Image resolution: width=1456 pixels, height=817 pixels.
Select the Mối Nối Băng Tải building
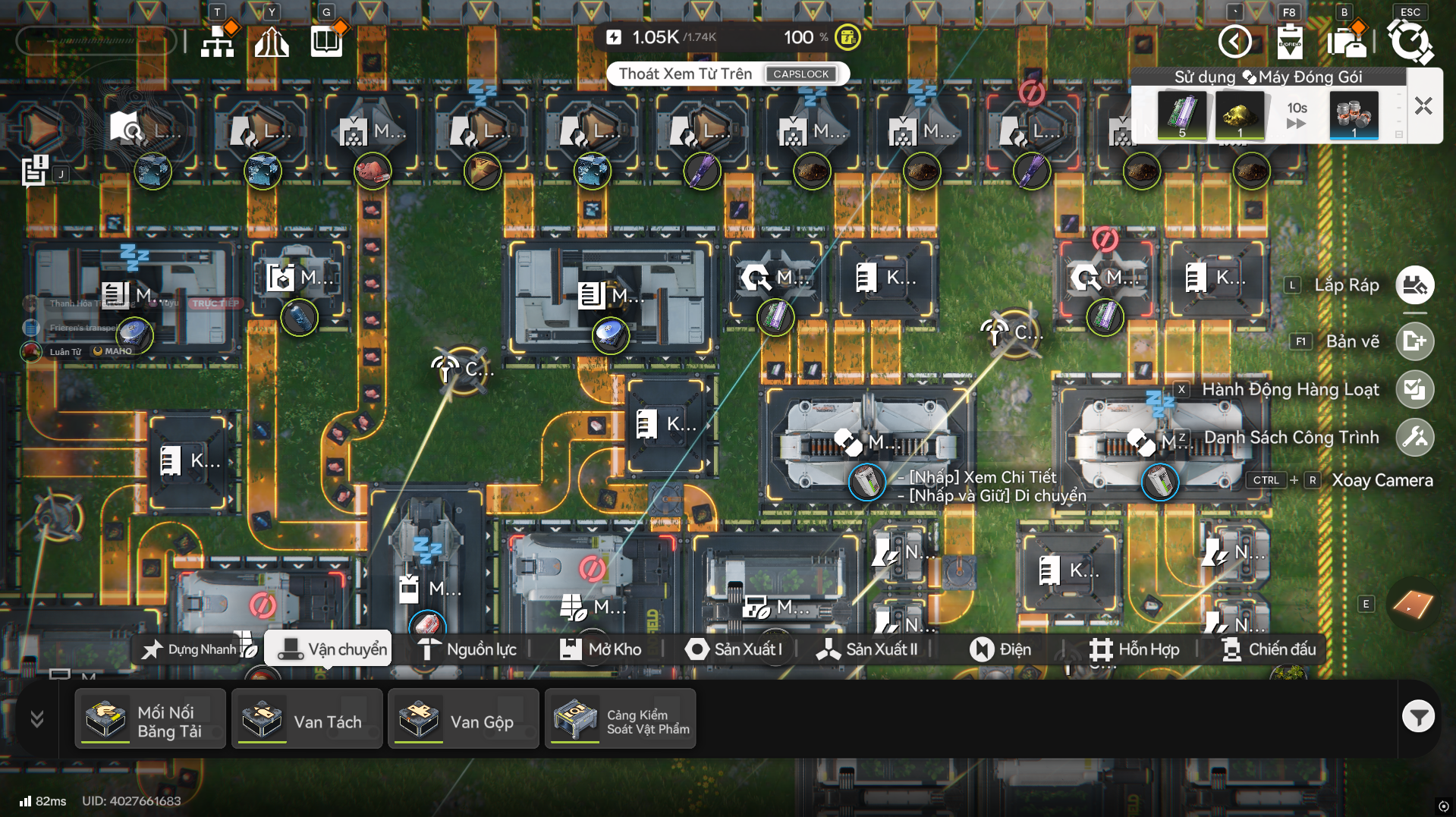coord(150,719)
